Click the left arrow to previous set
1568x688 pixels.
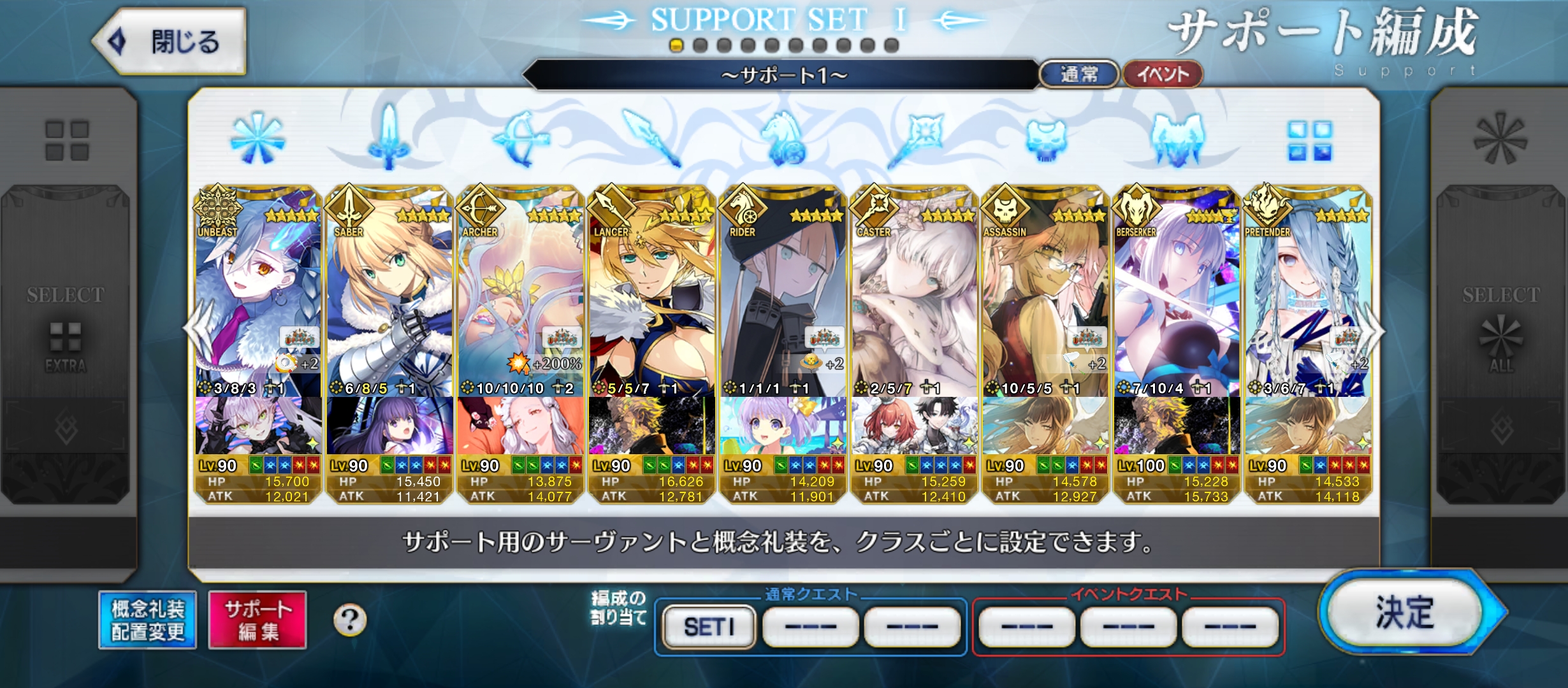click(194, 330)
